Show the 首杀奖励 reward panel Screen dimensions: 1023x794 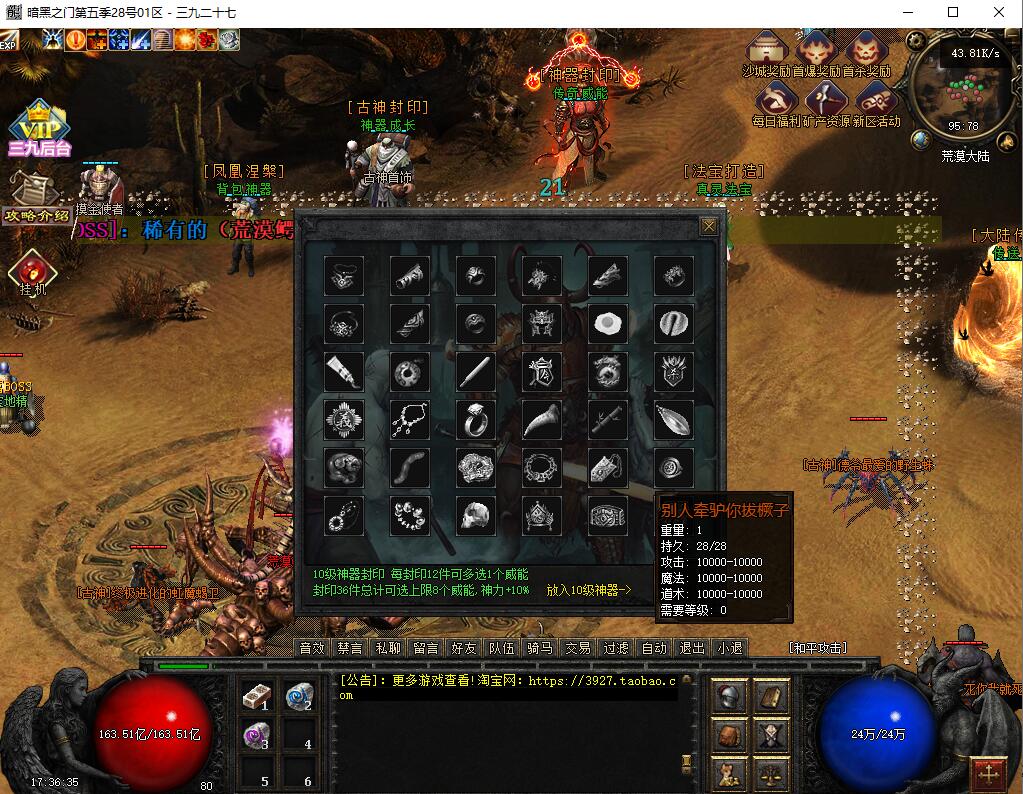866,50
